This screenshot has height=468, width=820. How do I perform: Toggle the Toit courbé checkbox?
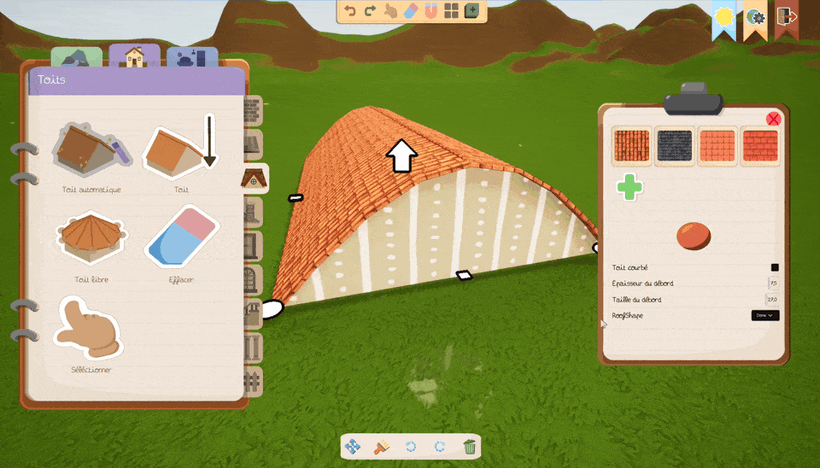pyautogui.click(x=774, y=267)
